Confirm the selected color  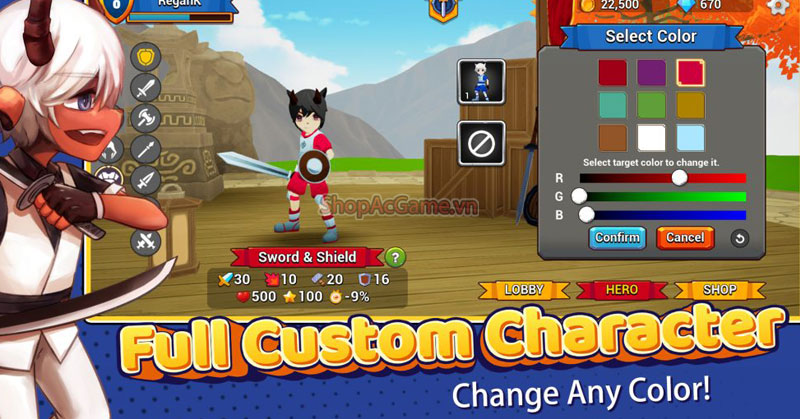point(617,238)
